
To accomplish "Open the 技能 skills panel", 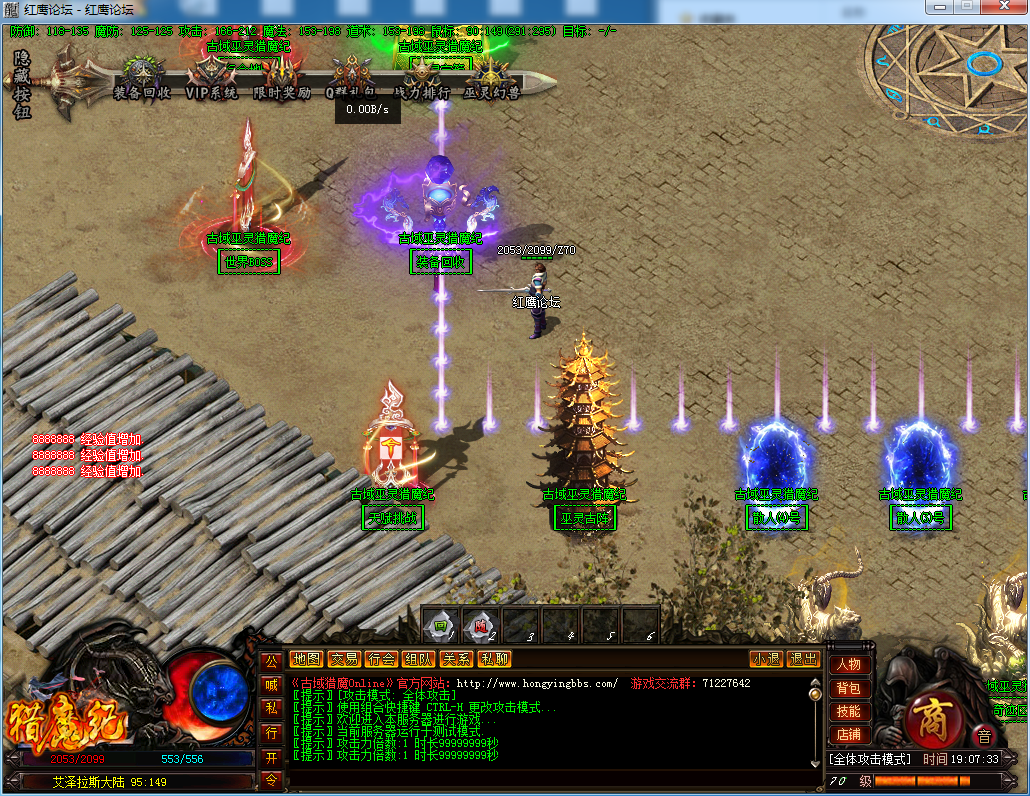I will tap(848, 712).
